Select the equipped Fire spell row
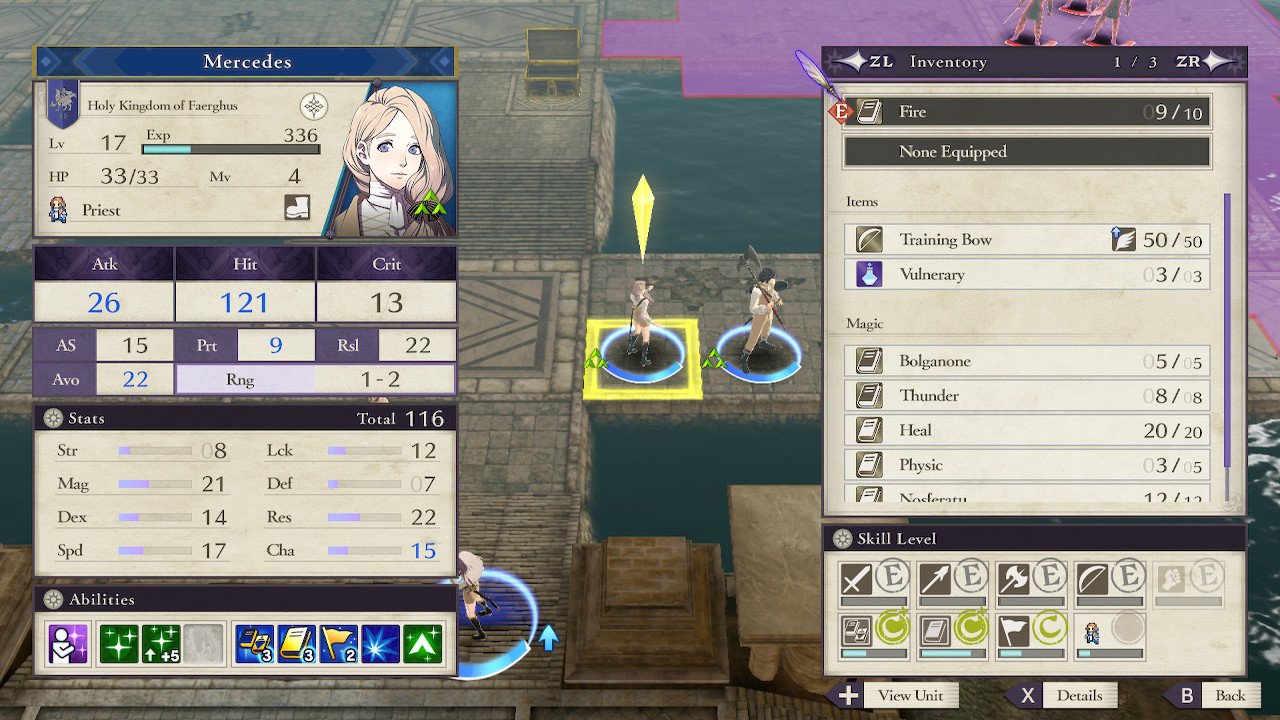Screen dimensions: 1280x720 (1027, 112)
